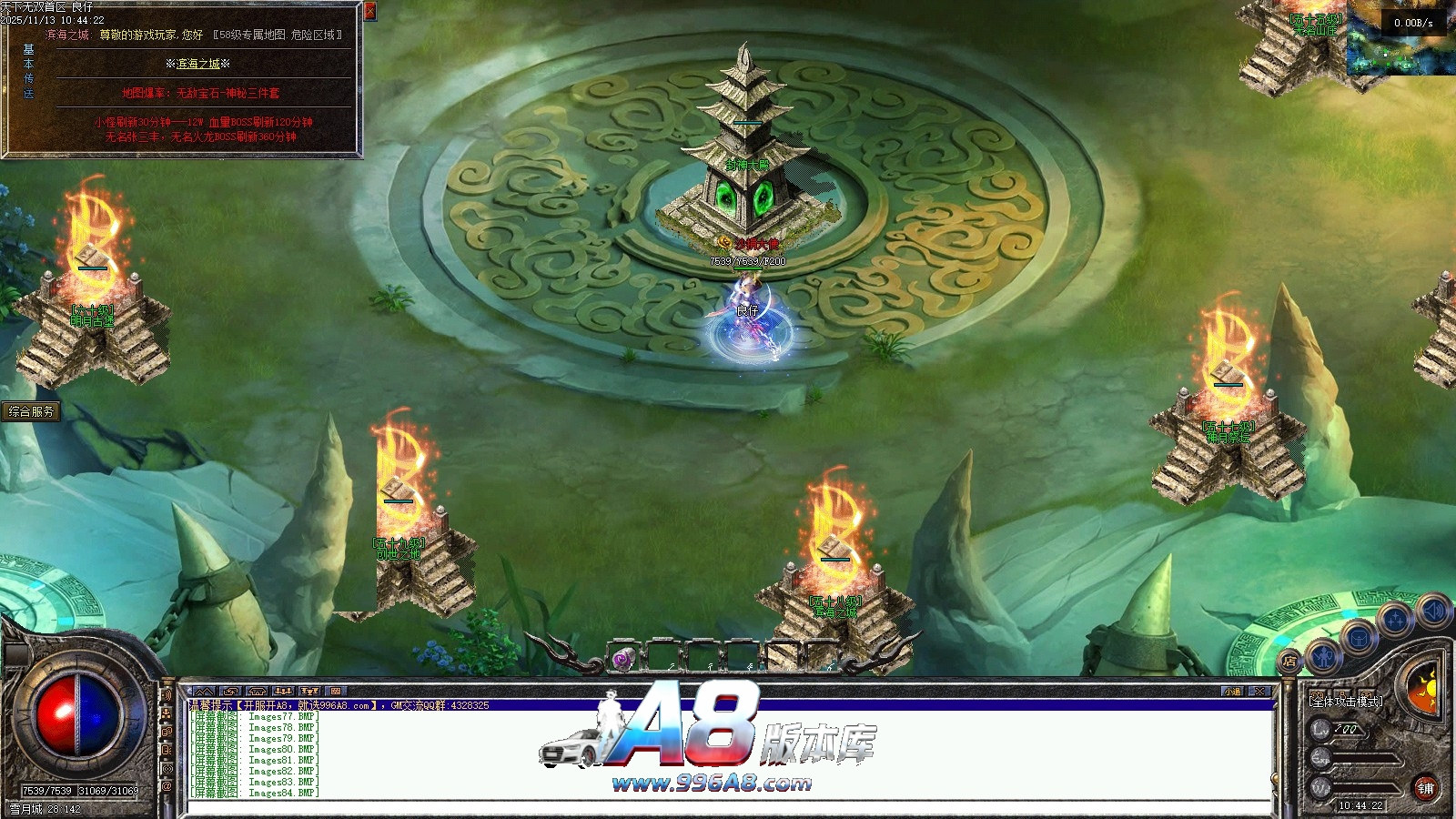Viewport: 1456px width, 819px height.
Task: Open the skills sparkle round icon
Action: coord(1393,622)
